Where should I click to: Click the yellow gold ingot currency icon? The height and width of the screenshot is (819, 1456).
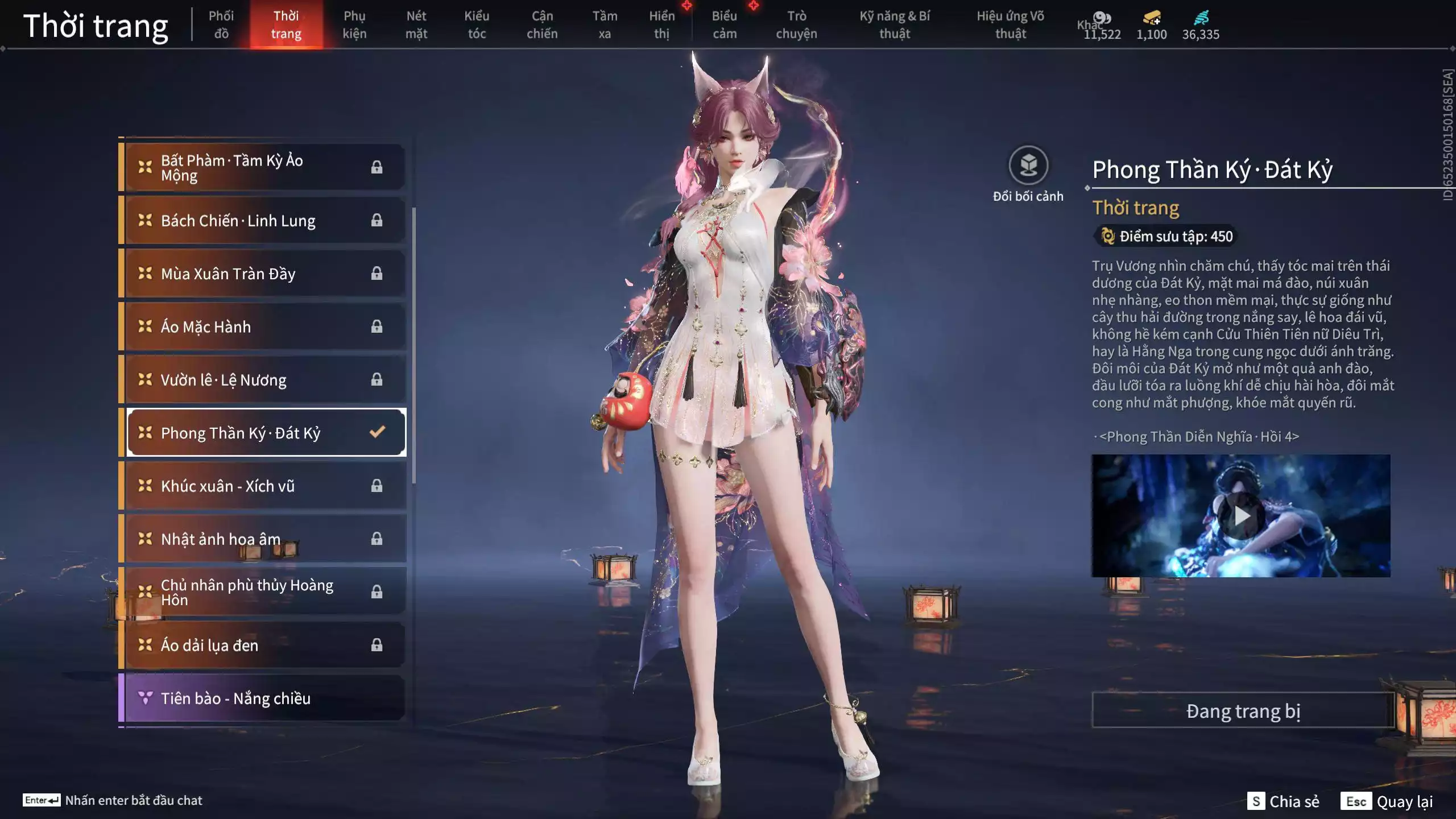[x=1150, y=18]
